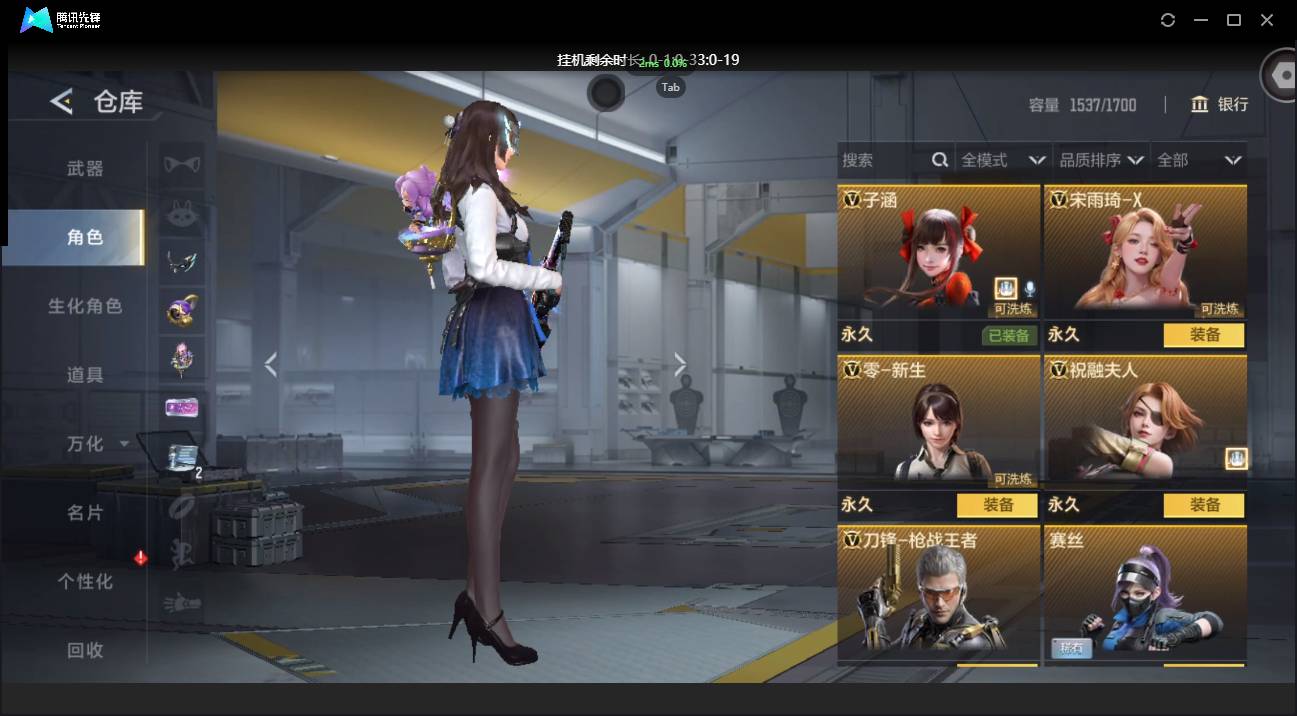
Task: Rotate character with the right arrow
Action: coord(681,365)
